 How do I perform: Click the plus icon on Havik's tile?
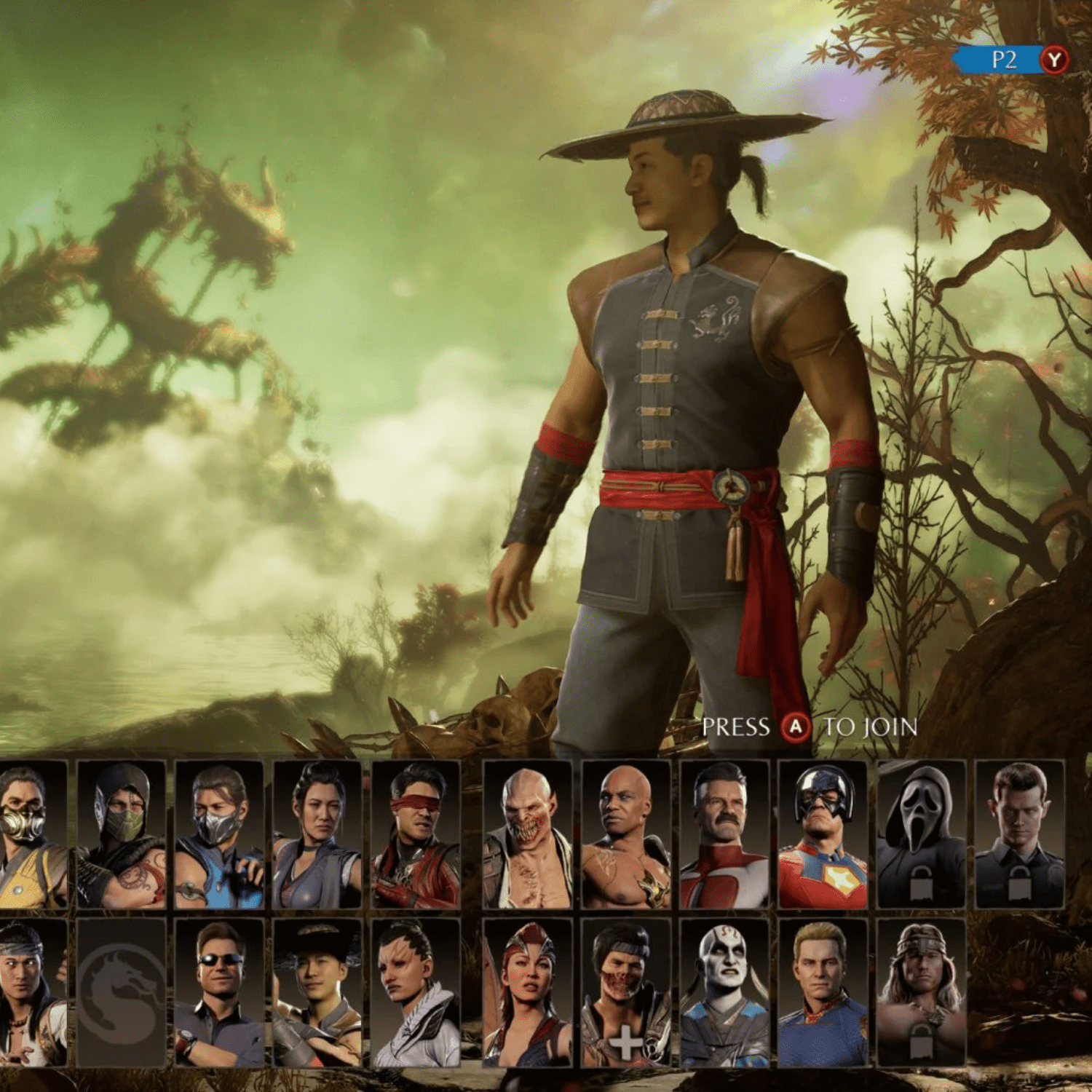[x=628, y=1042]
